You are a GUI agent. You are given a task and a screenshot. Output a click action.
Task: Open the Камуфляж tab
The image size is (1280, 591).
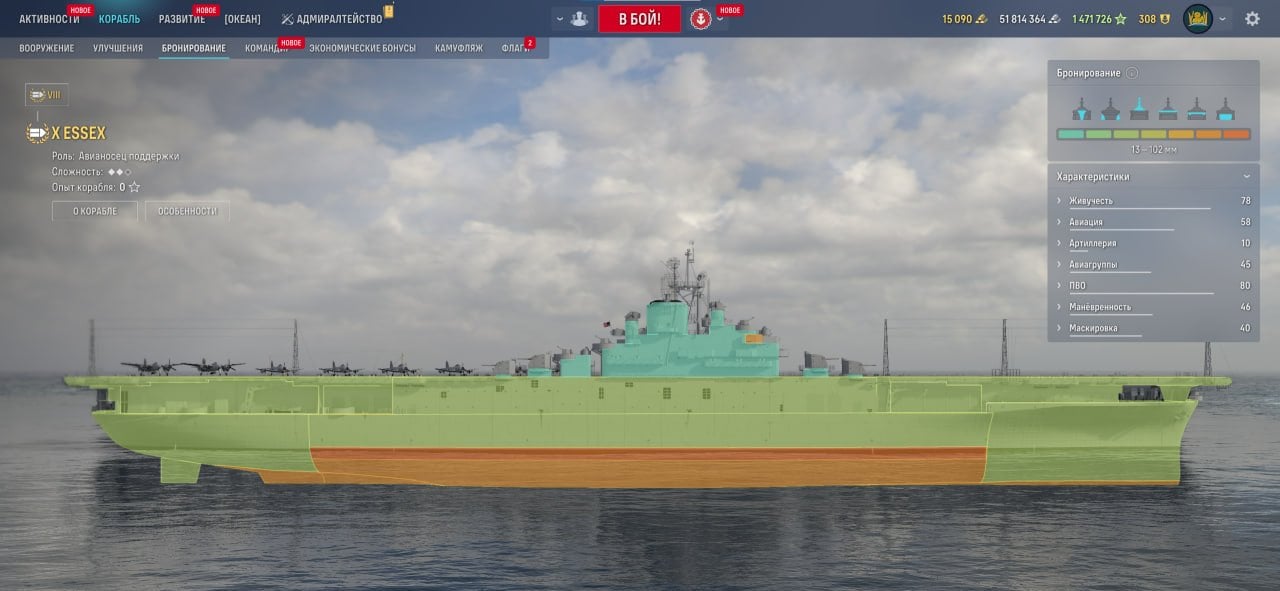[x=457, y=48]
